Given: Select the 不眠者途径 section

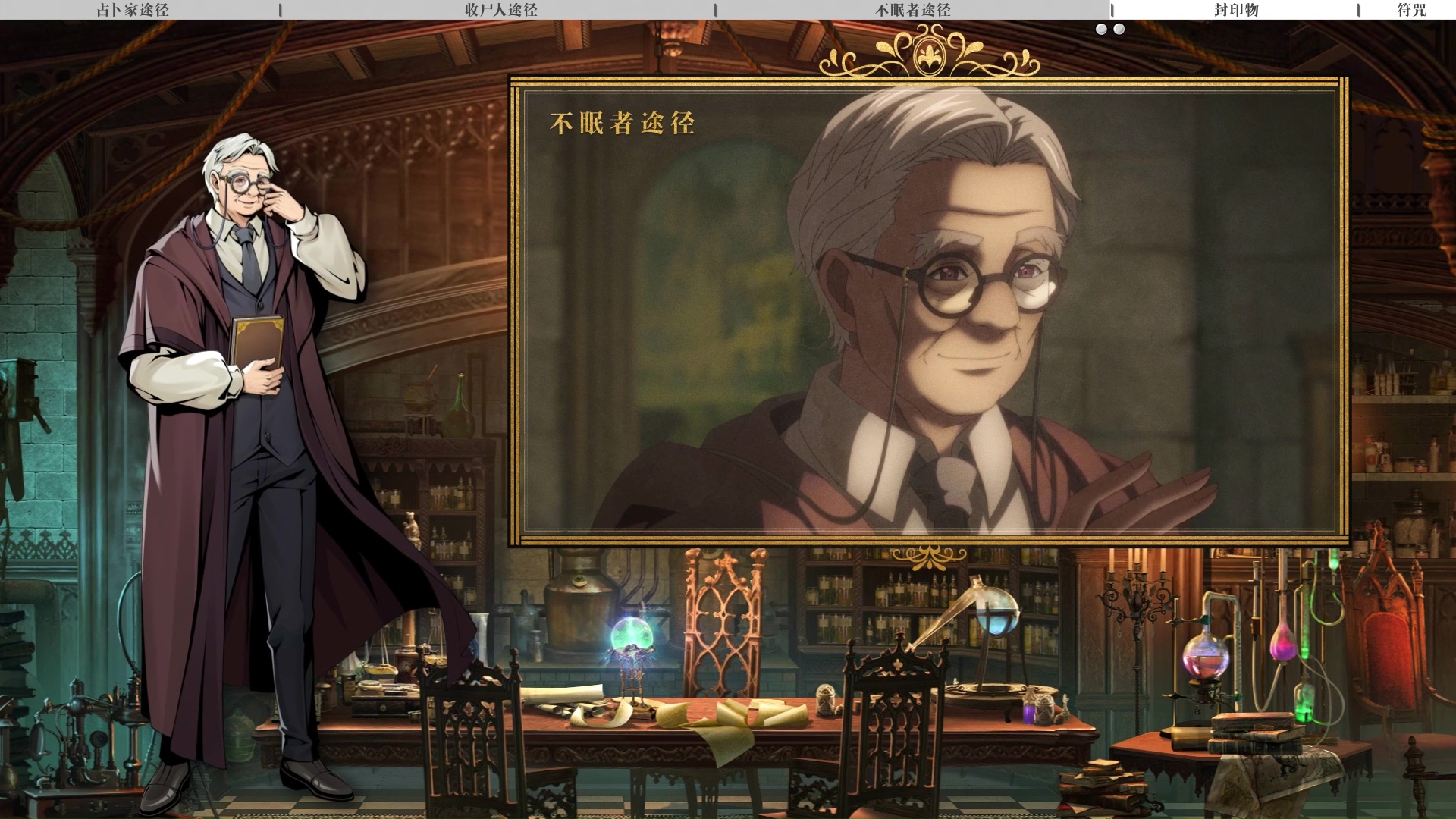Looking at the screenshot, I should (x=912, y=10).
